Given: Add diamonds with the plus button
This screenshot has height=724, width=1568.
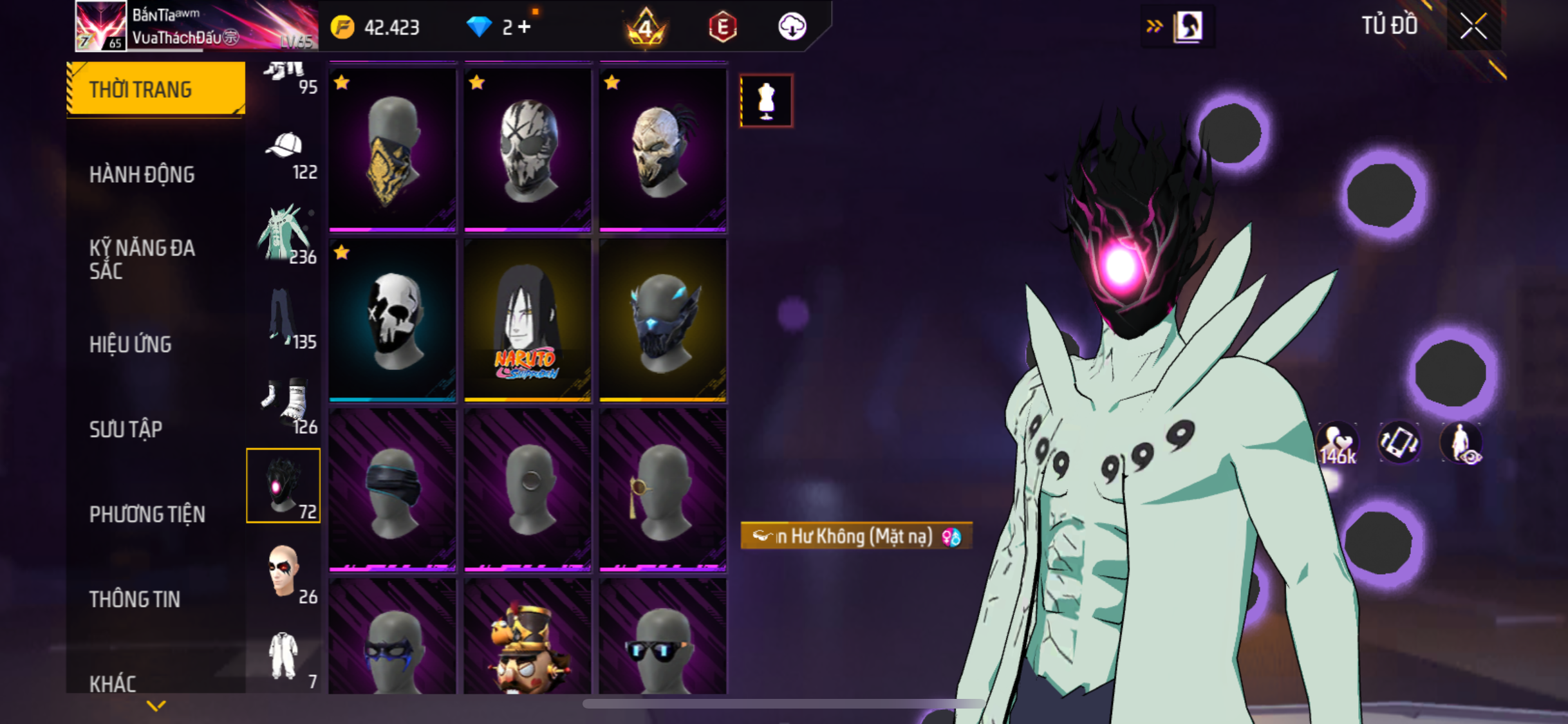Looking at the screenshot, I should [x=525, y=27].
